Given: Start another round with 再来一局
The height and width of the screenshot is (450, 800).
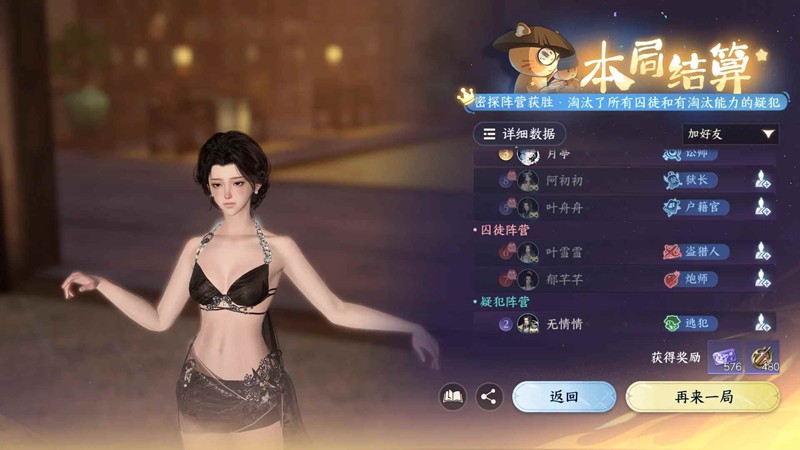Looking at the screenshot, I should (x=703, y=396).
